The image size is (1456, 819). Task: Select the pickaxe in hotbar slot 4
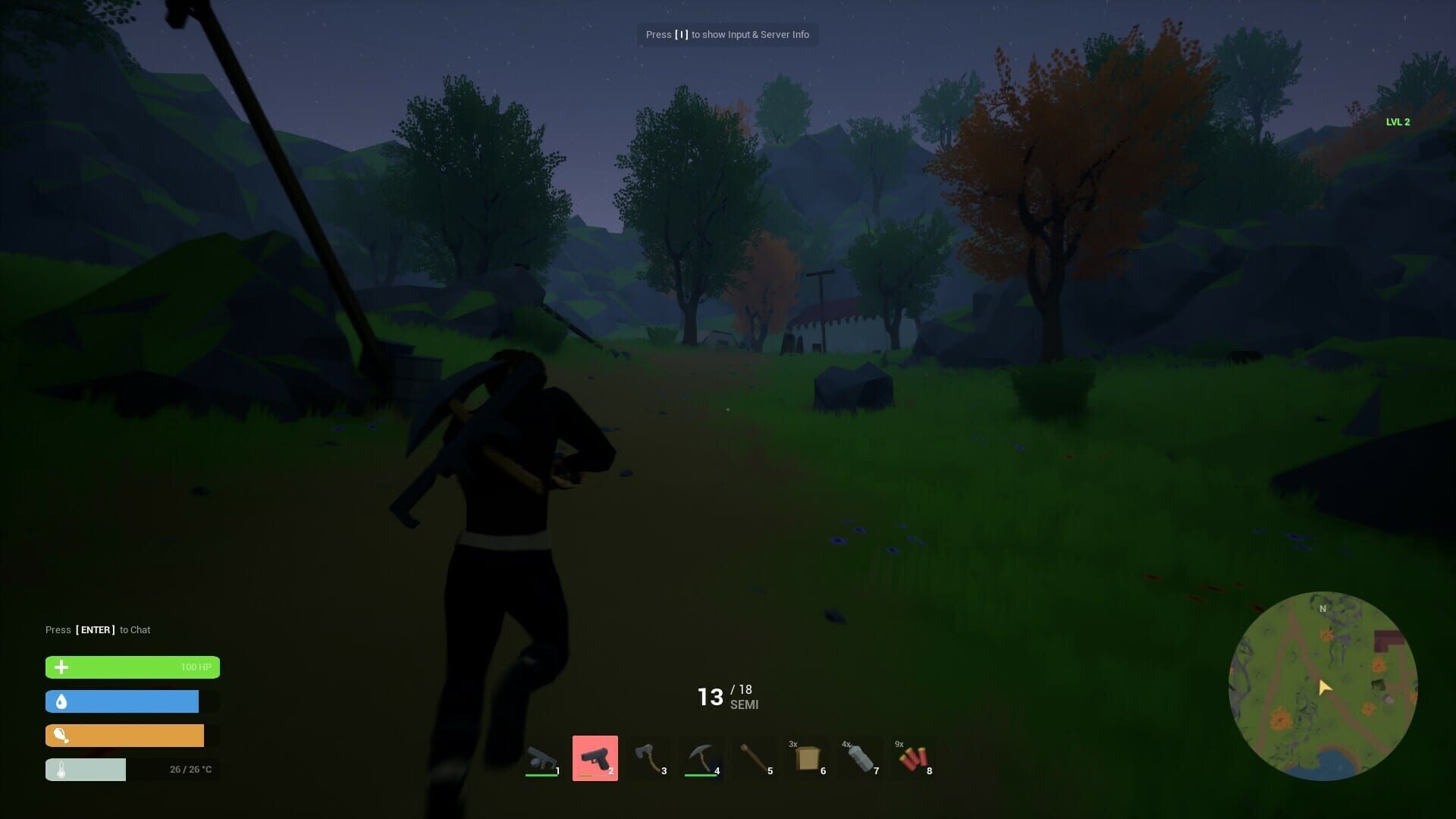pos(701,758)
